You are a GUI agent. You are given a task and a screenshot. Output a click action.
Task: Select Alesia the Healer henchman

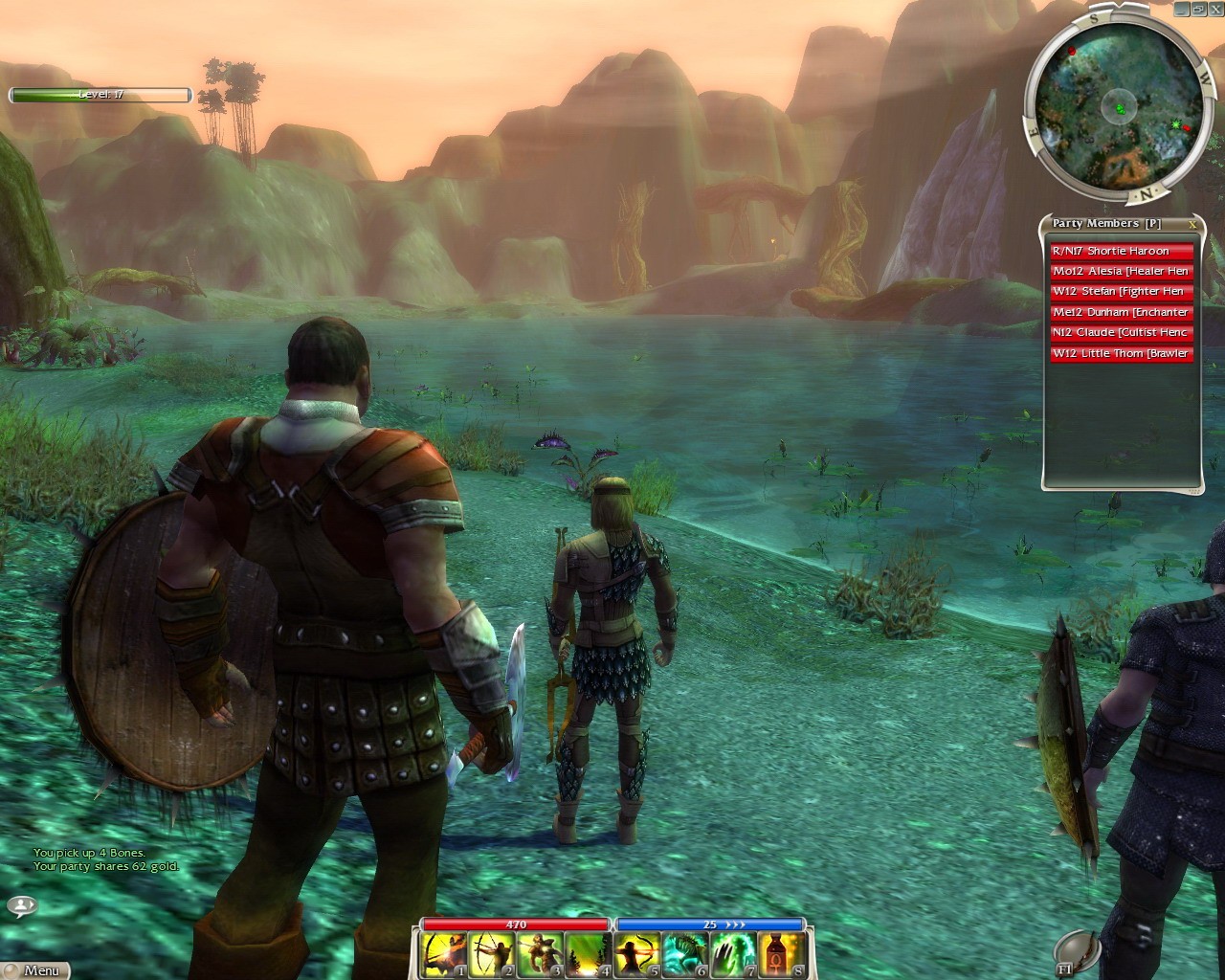[1122, 271]
